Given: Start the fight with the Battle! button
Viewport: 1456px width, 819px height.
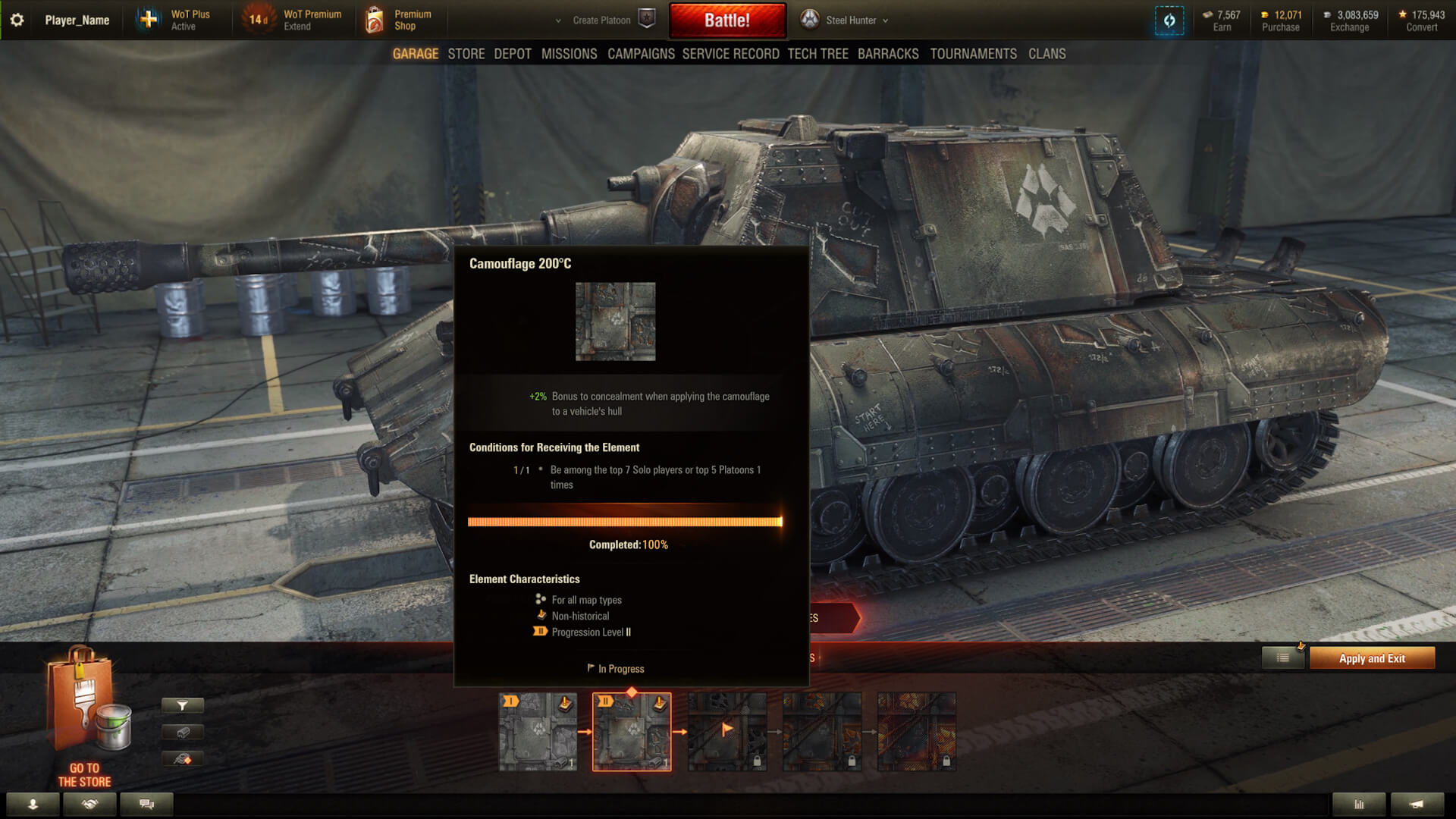Looking at the screenshot, I should click(726, 20).
